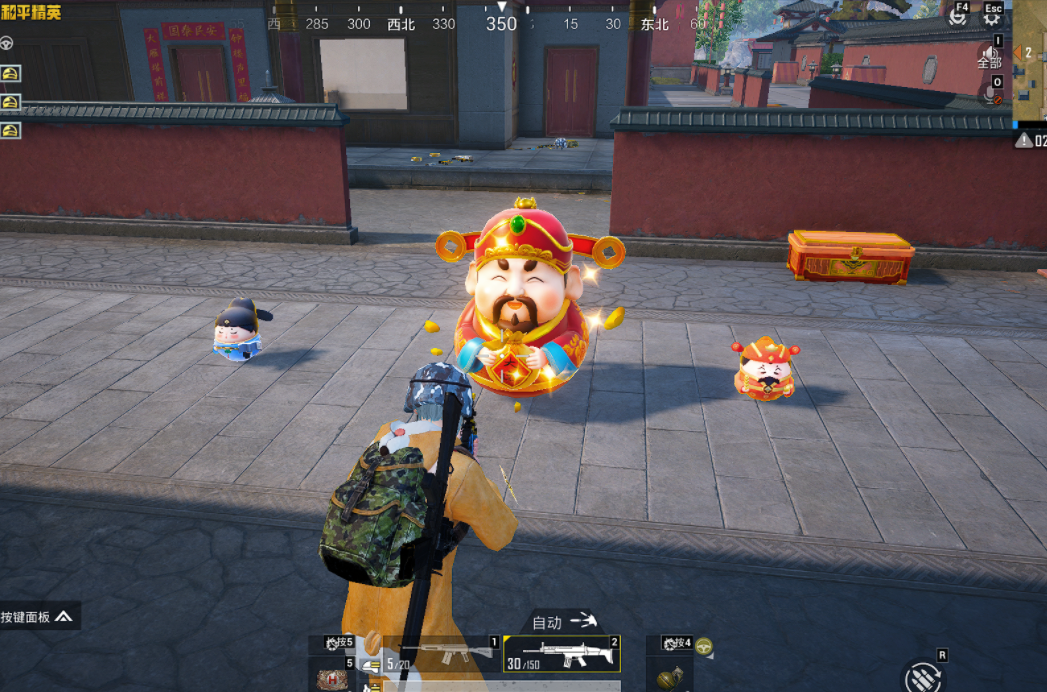Select weapon slot 1 sniper rifle
The width and height of the screenshot is (1047, 692).
click(445, 654)
